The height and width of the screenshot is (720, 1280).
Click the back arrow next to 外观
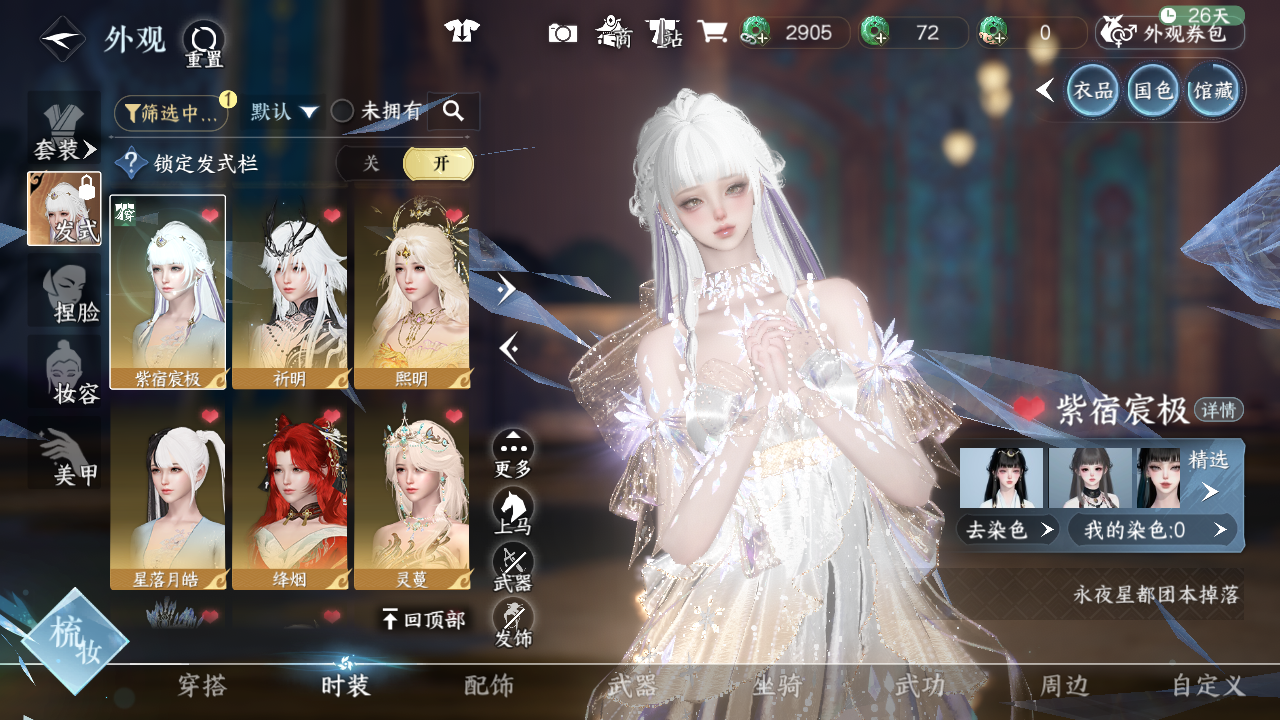[62, 40]
